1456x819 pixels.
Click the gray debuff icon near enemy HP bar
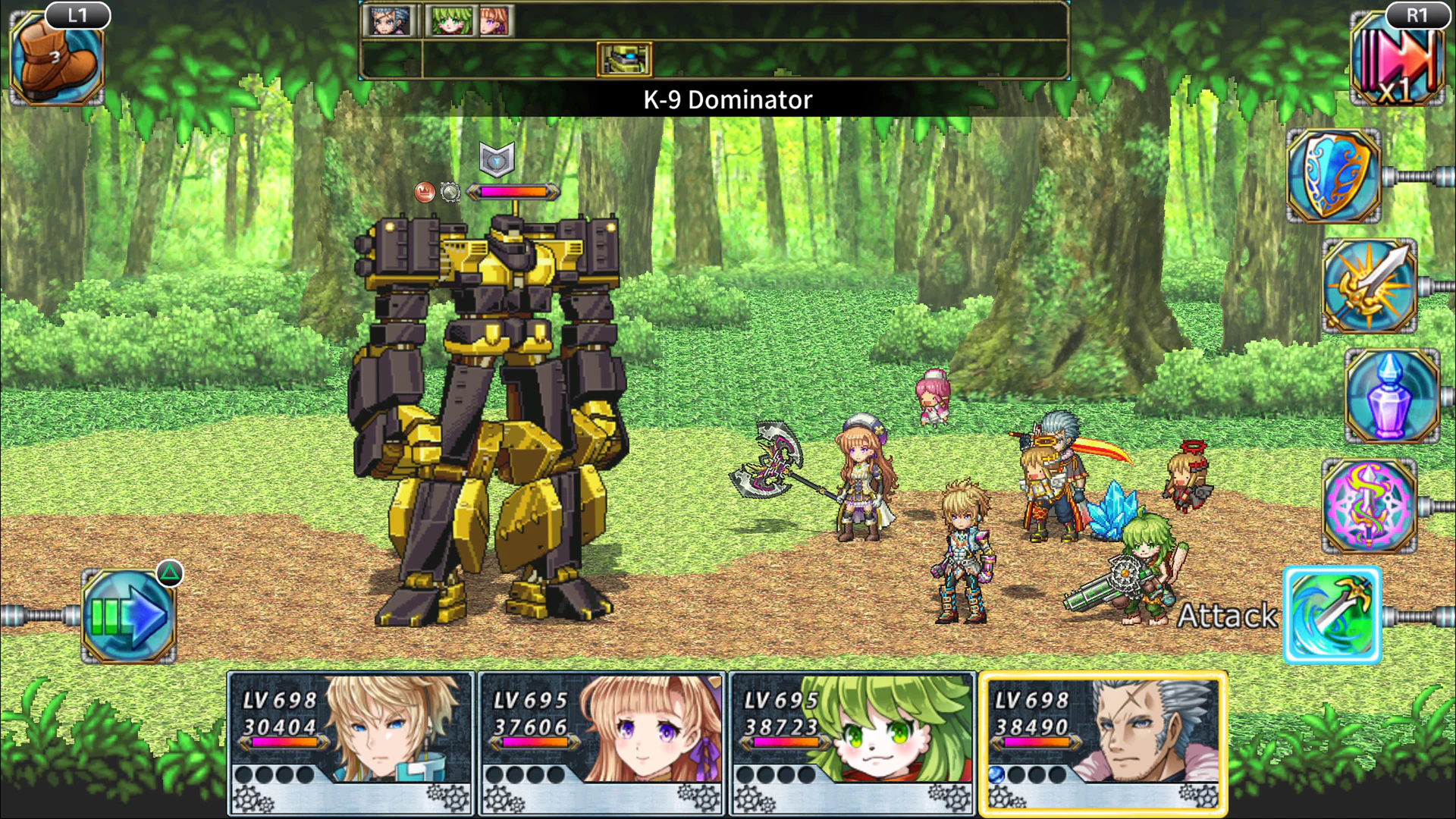click(449, 193)
